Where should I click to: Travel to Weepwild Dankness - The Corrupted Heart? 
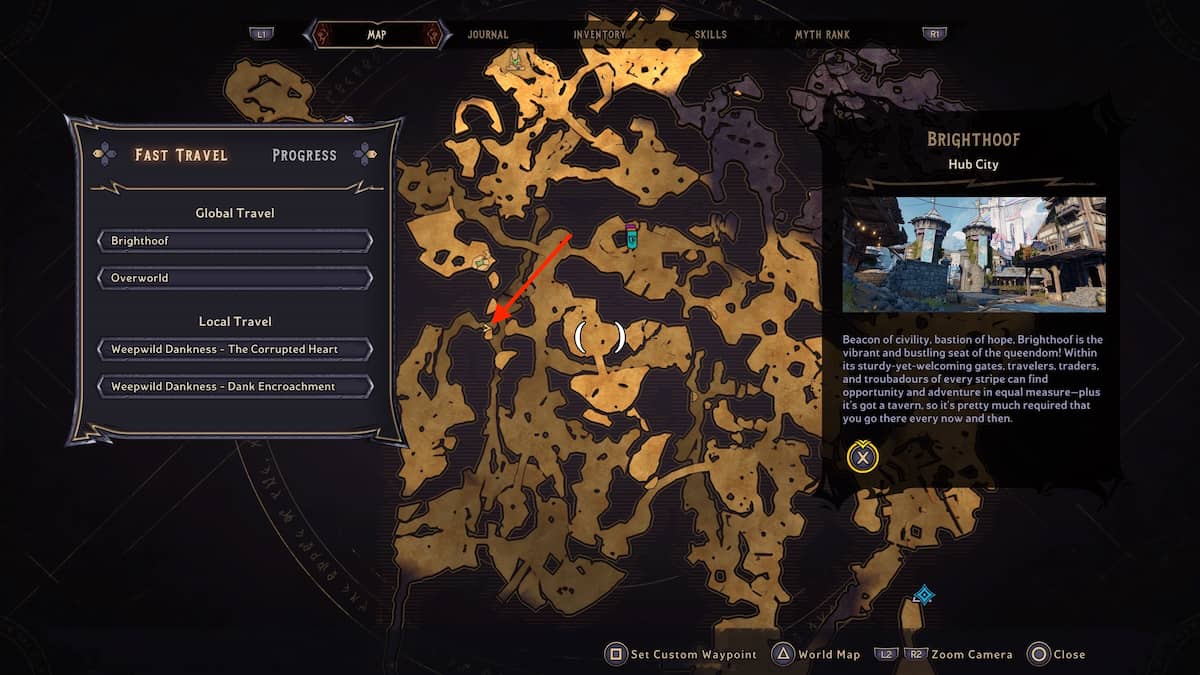tap(235, 349)
